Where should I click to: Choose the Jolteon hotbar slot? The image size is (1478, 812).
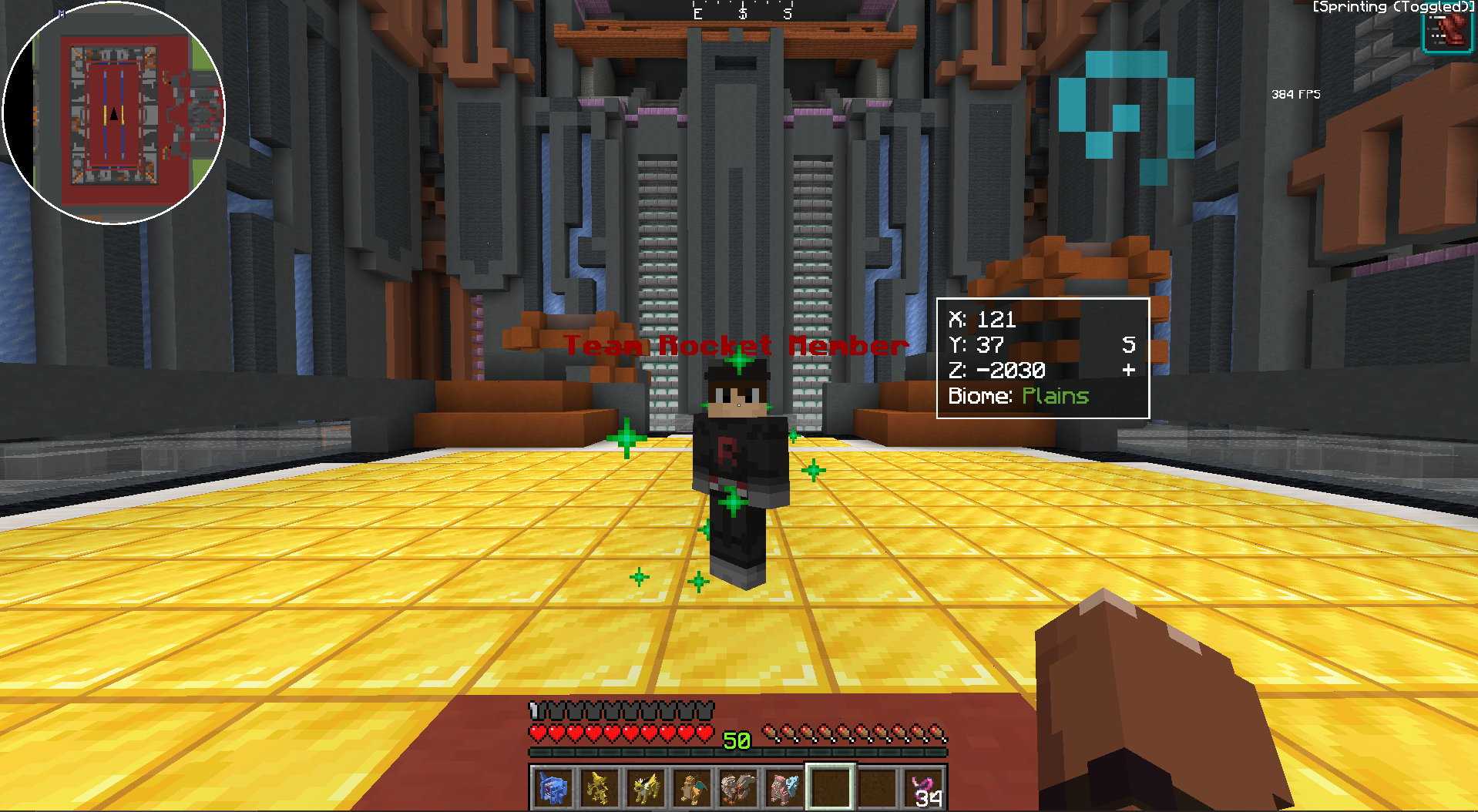(x=645, y=787)
